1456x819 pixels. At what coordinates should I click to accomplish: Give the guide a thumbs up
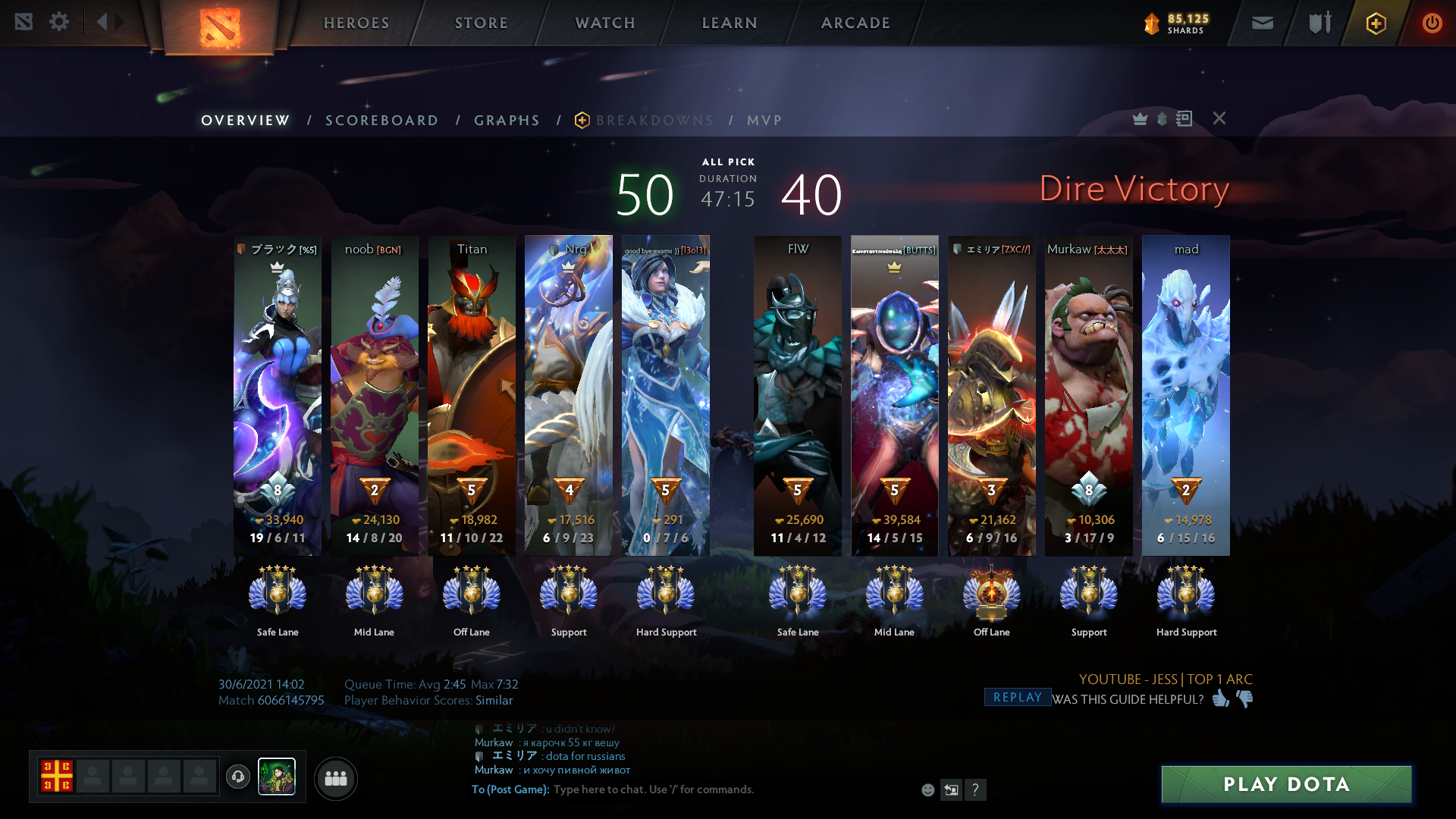(x=1220, y=698)
